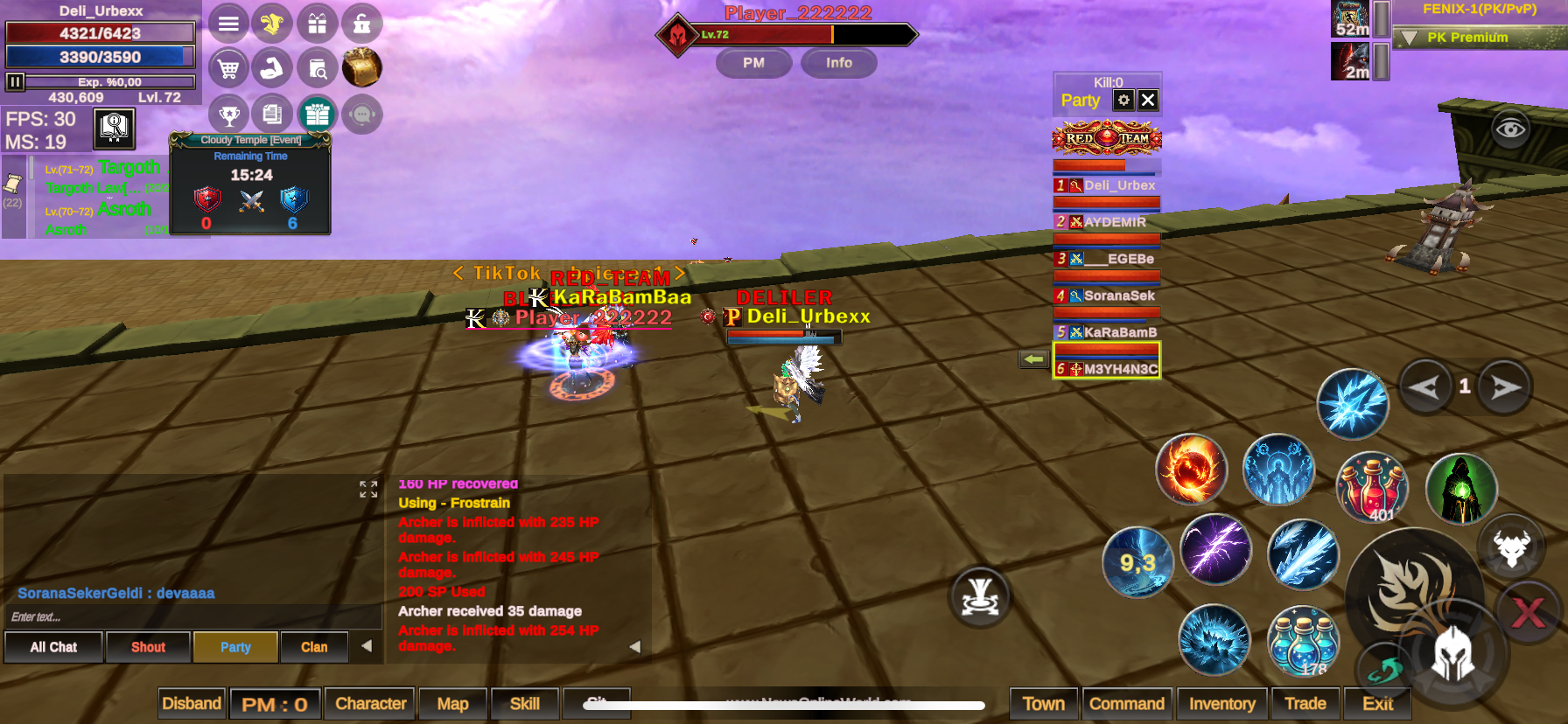This screenshot has width=1568, height=724.
Task: Open the Inventory
Action: [1221, 704]
